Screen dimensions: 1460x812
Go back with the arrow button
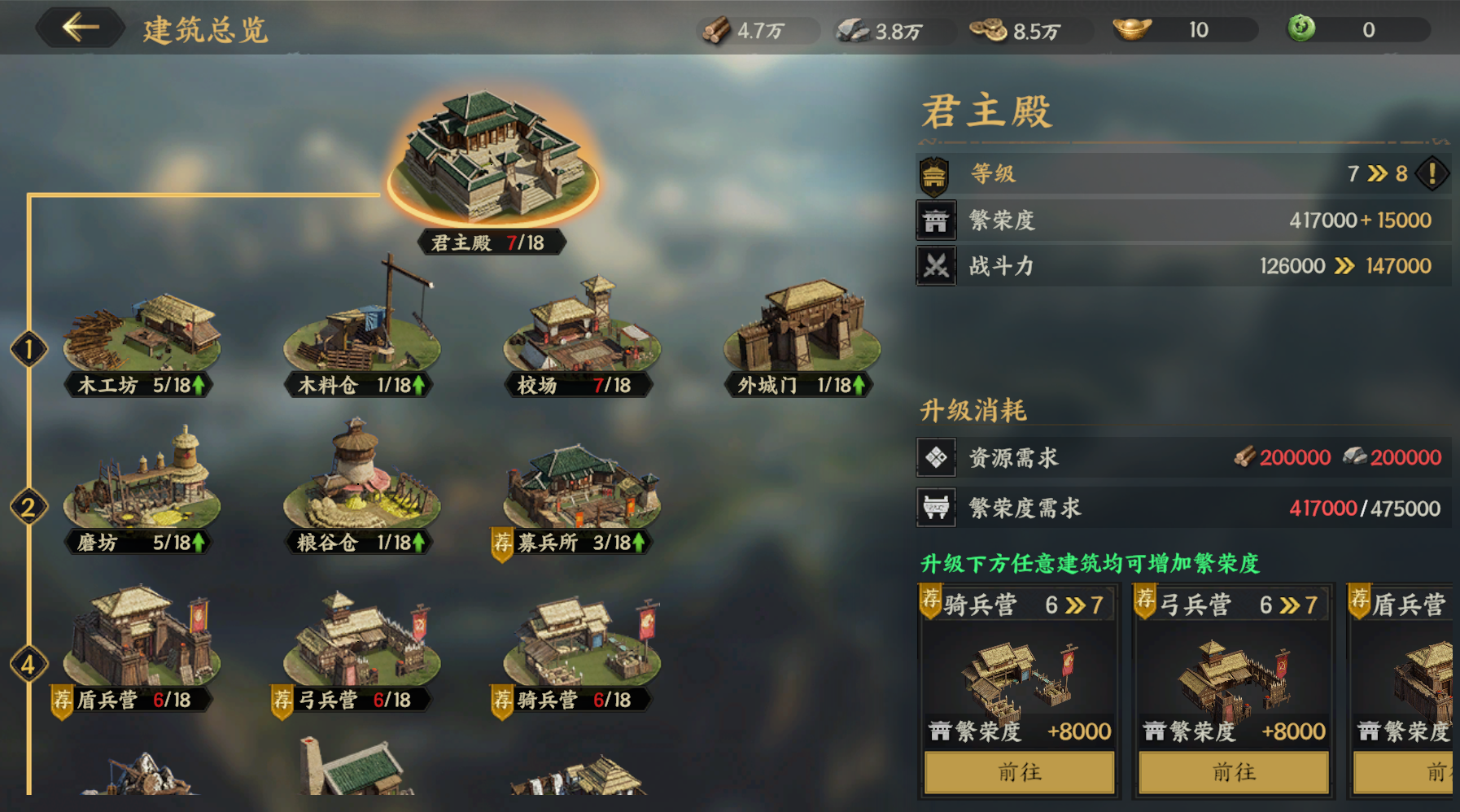coord(80,28)
